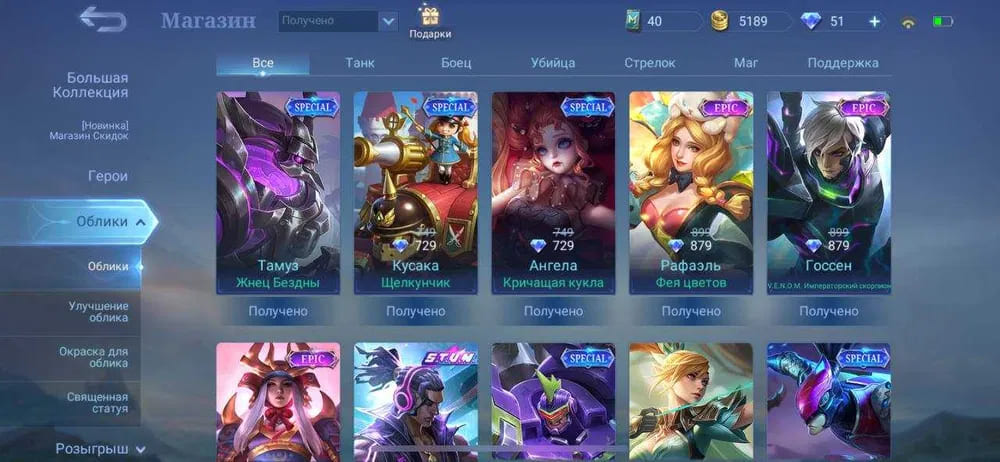Open Магазин Скидок menu entry

pos(90,131)
